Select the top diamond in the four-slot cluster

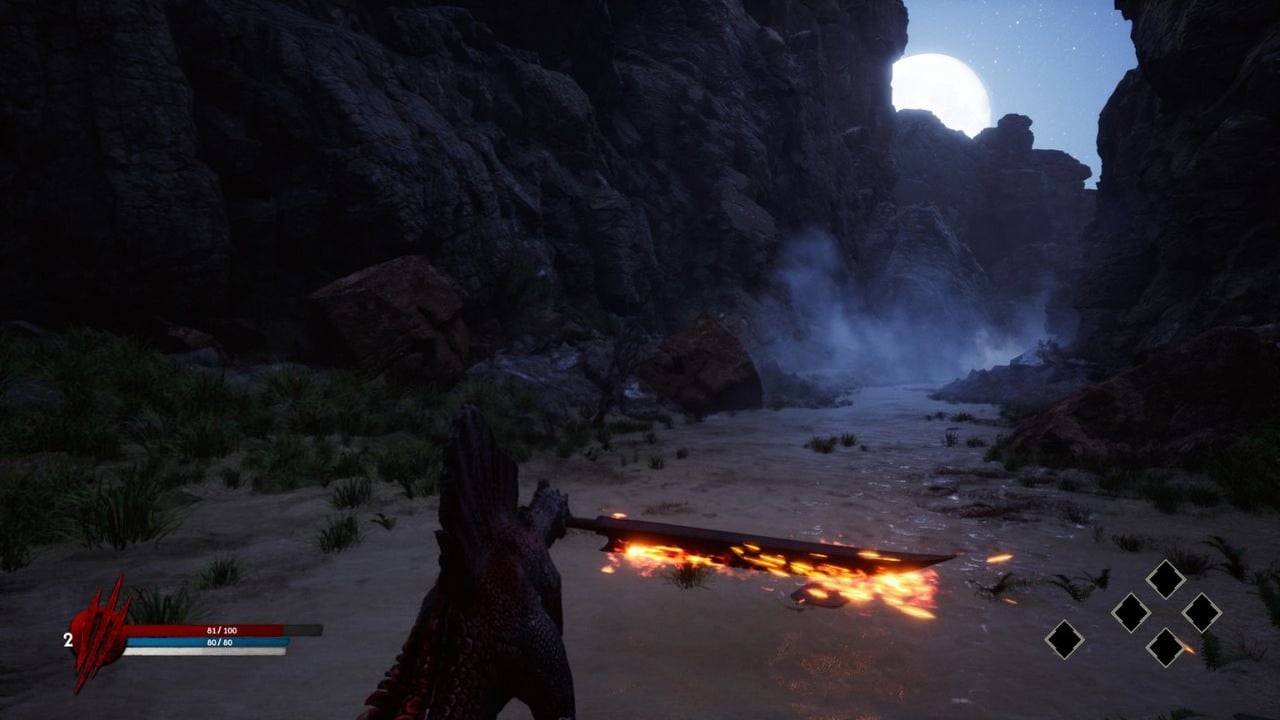(1165, 578)
